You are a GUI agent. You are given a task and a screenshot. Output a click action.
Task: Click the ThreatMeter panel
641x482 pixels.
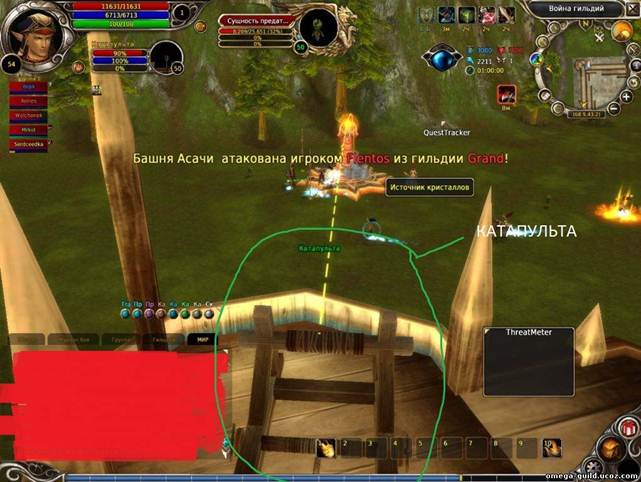[530, 360]
